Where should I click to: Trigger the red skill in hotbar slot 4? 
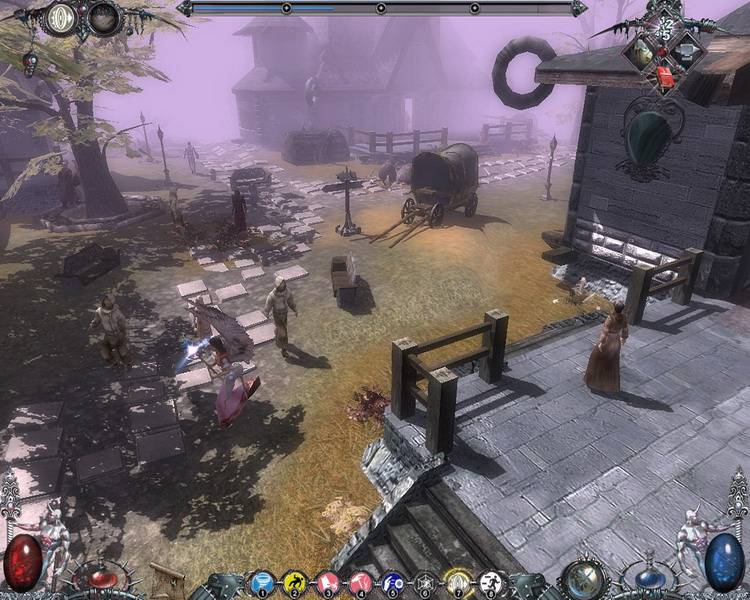point(361,581)
